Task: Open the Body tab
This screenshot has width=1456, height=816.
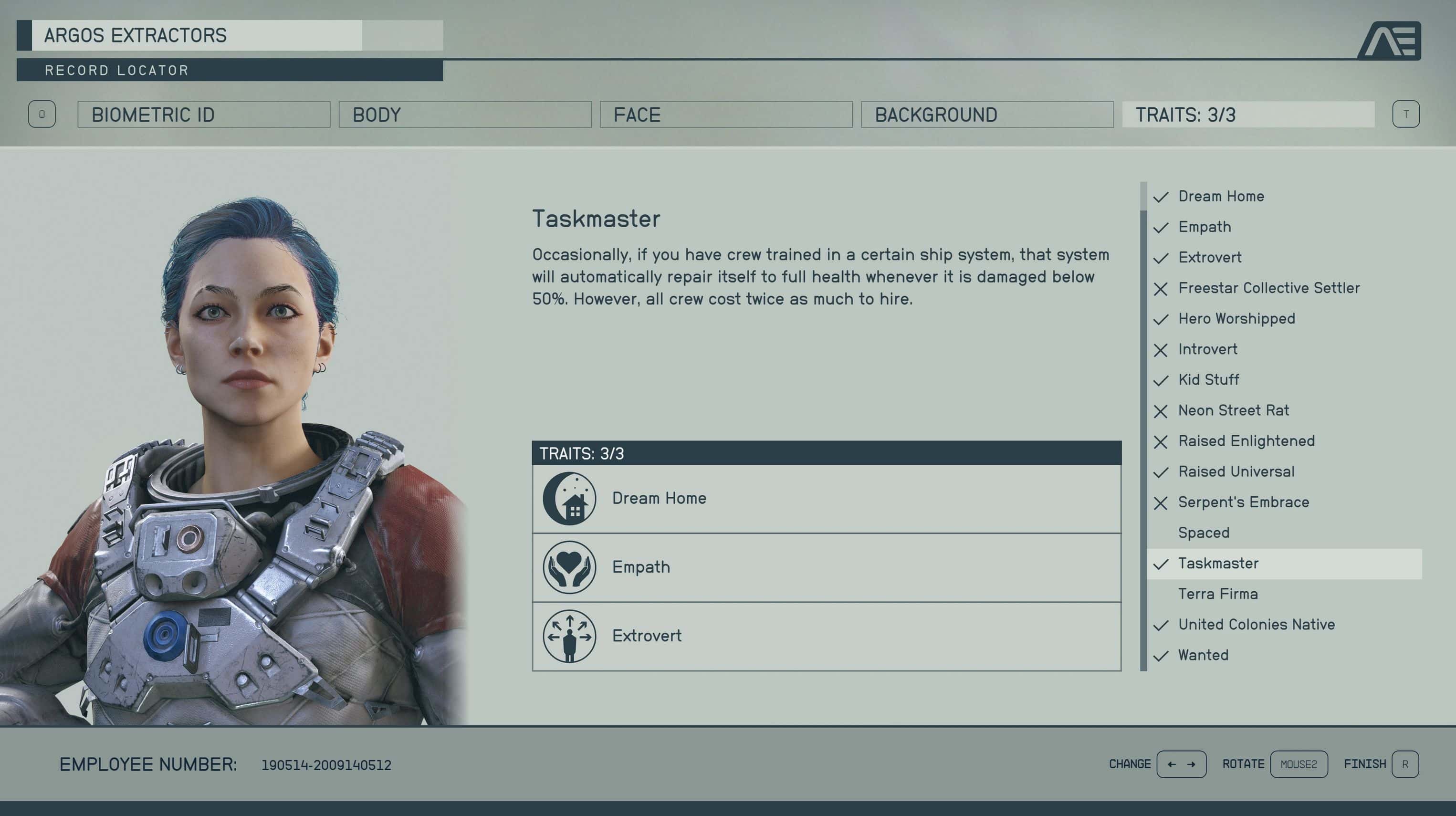Action: (465, 115)
